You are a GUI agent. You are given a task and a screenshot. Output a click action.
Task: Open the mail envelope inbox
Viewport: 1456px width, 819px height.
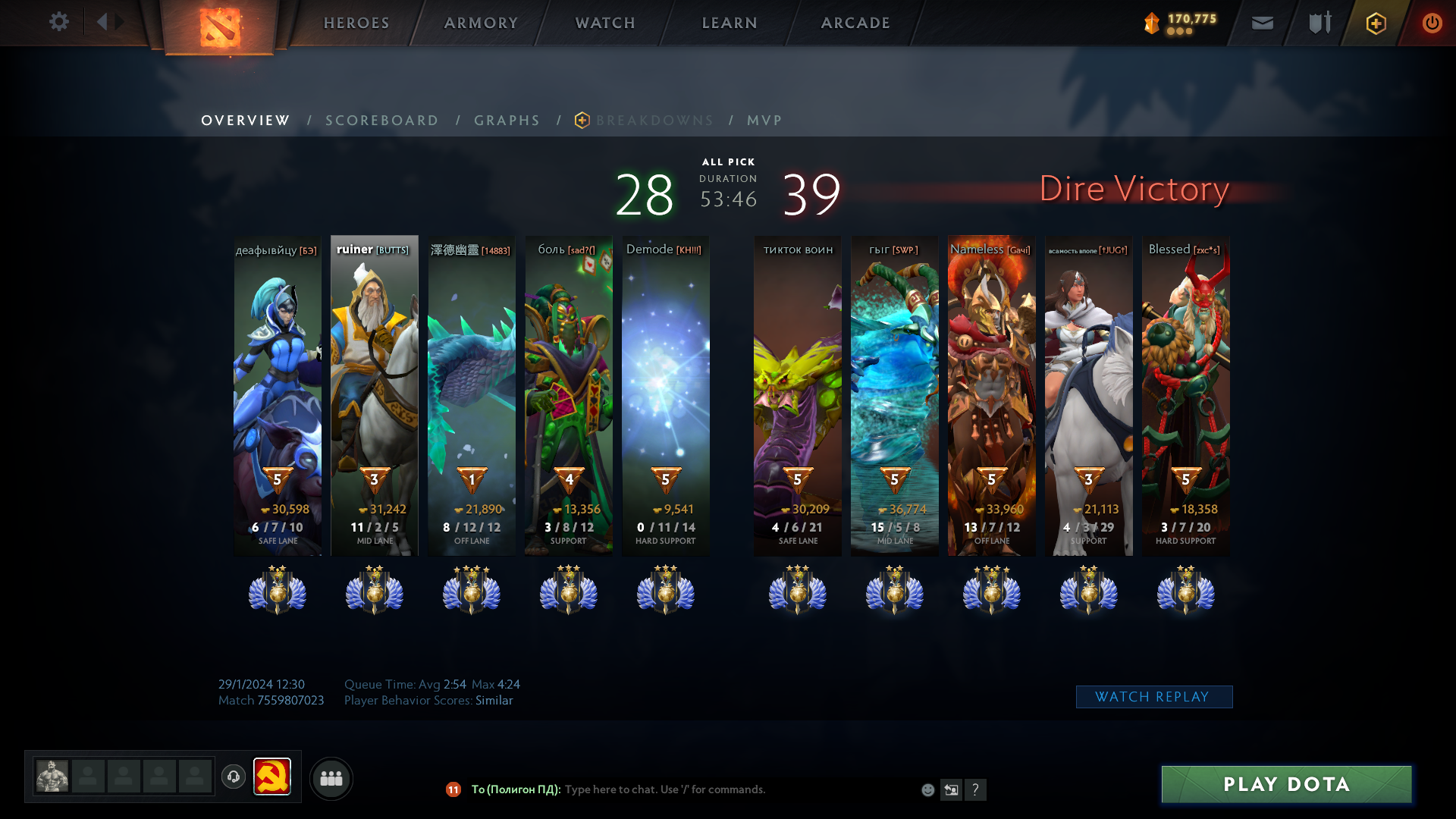pos(1262,24)
